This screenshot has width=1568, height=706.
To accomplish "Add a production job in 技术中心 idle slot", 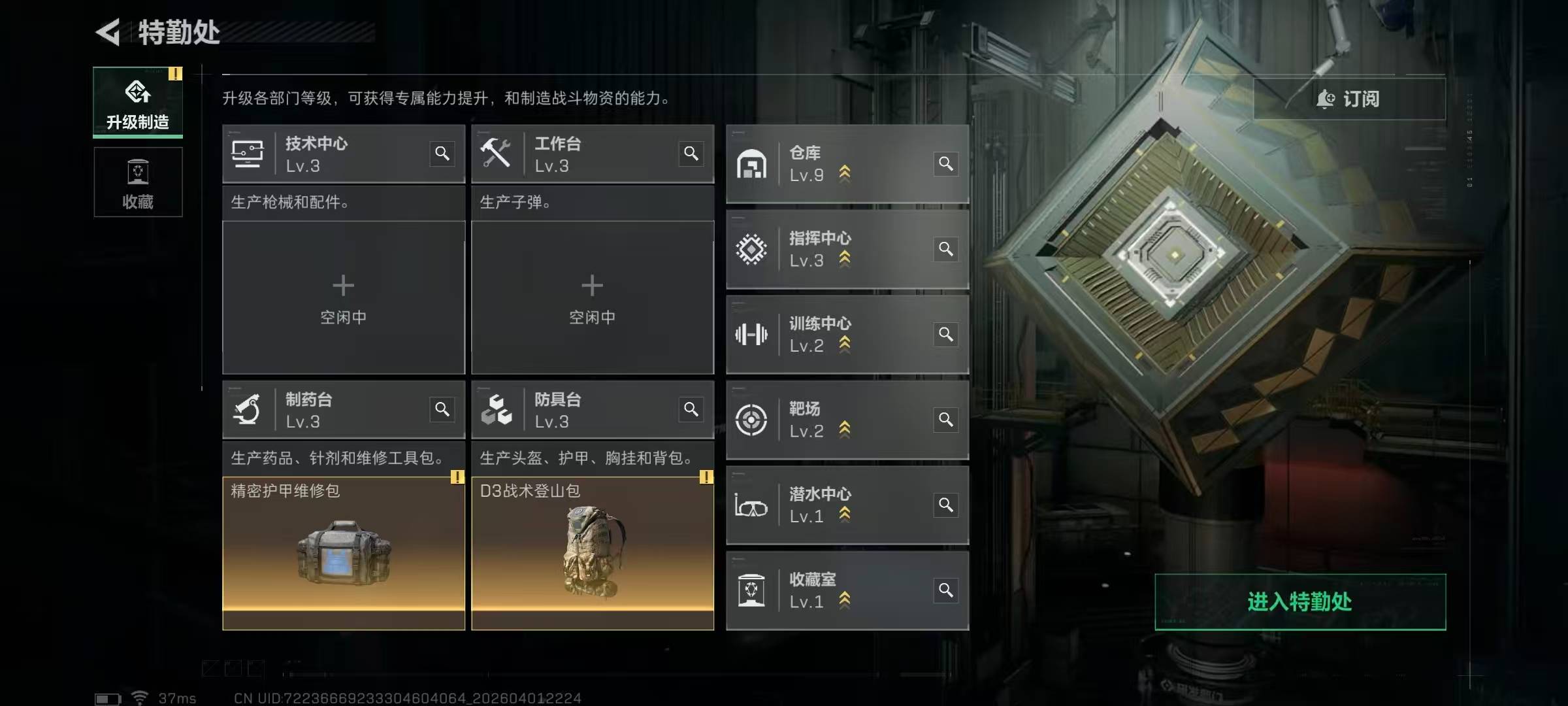I will coord(343,297).
